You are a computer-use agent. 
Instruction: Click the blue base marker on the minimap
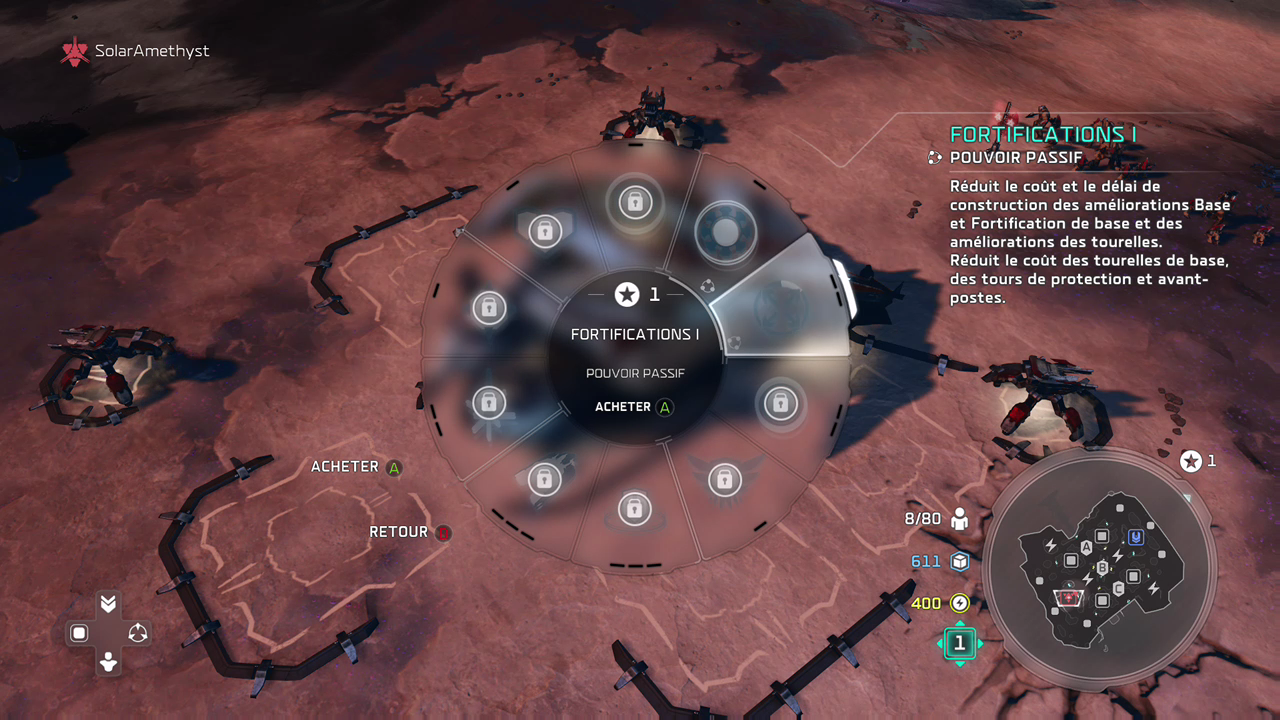(x=1135, y=537)
